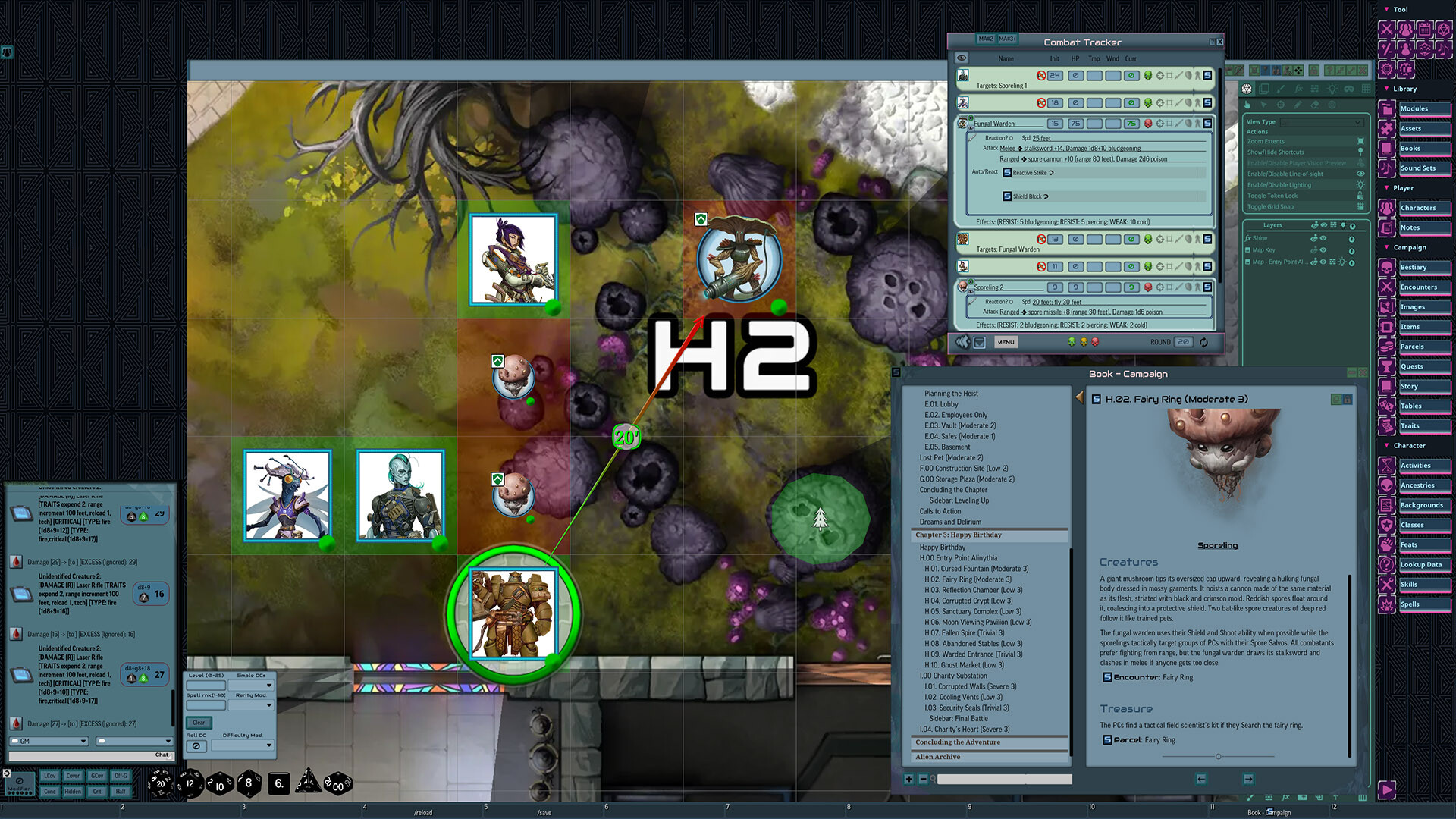Click the targeting crosshair on Fungal Warden's row
The height and width of the screenshot is (819, 1456).
coord(1160,123)
